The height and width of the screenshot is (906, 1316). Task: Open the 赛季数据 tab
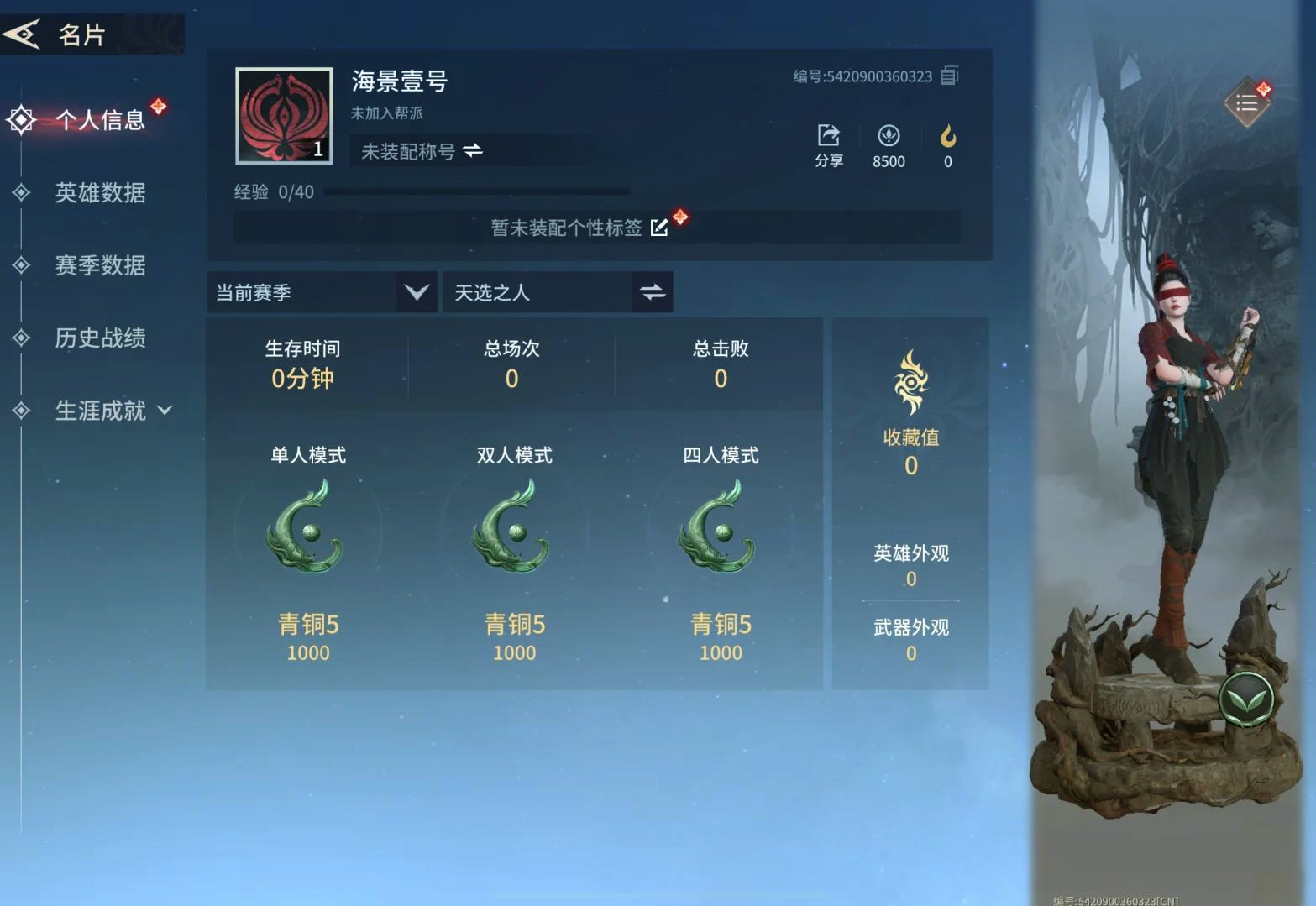100,266
